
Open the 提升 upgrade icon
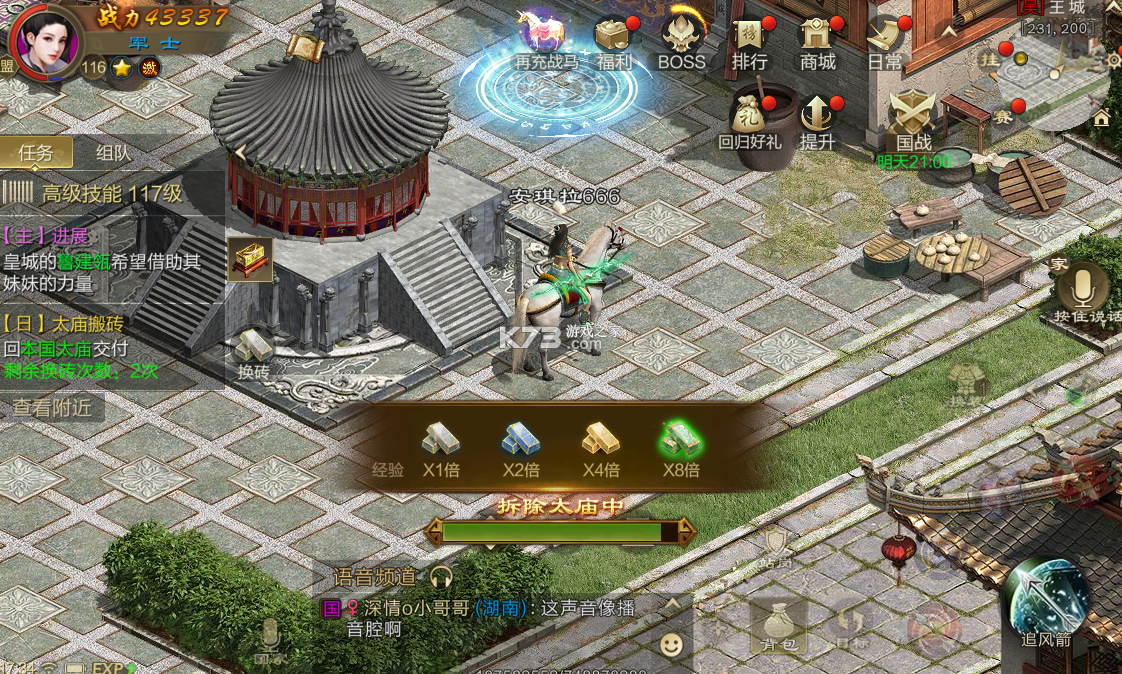click(x=817, y=118)
